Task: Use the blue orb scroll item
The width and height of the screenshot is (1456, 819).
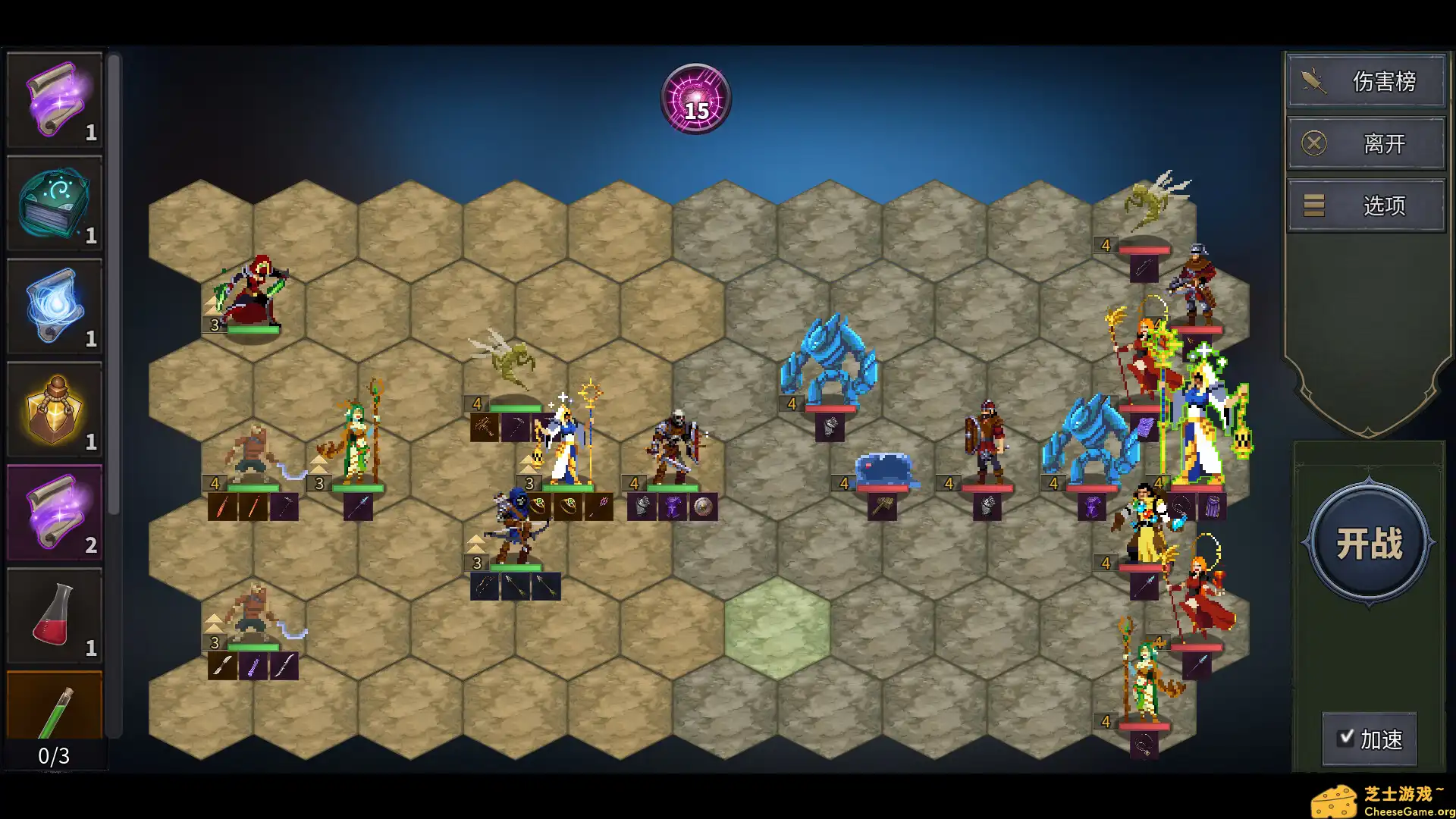Action: pos(54,303)
